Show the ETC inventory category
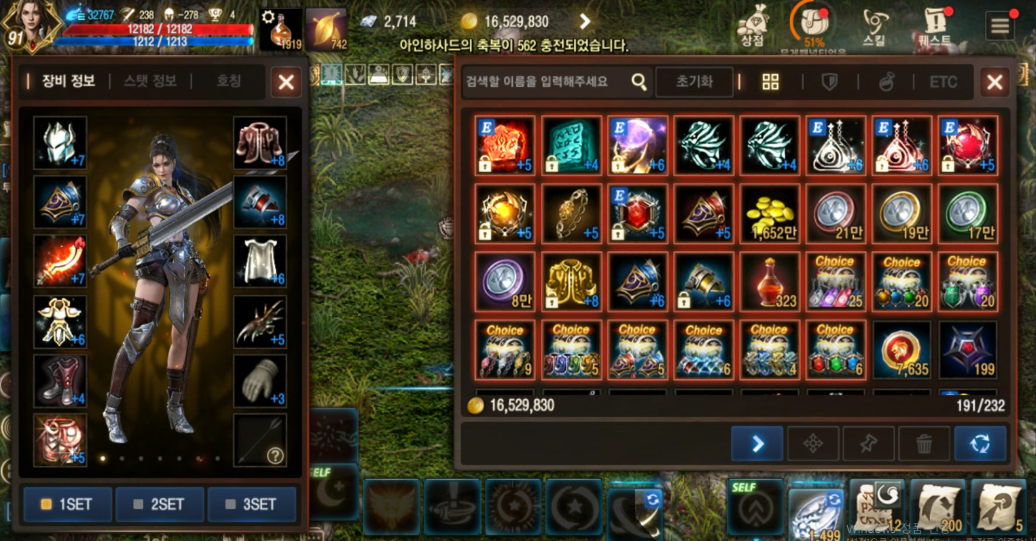This screenshot has width=1036, height=541. click(x=942, y=82)
